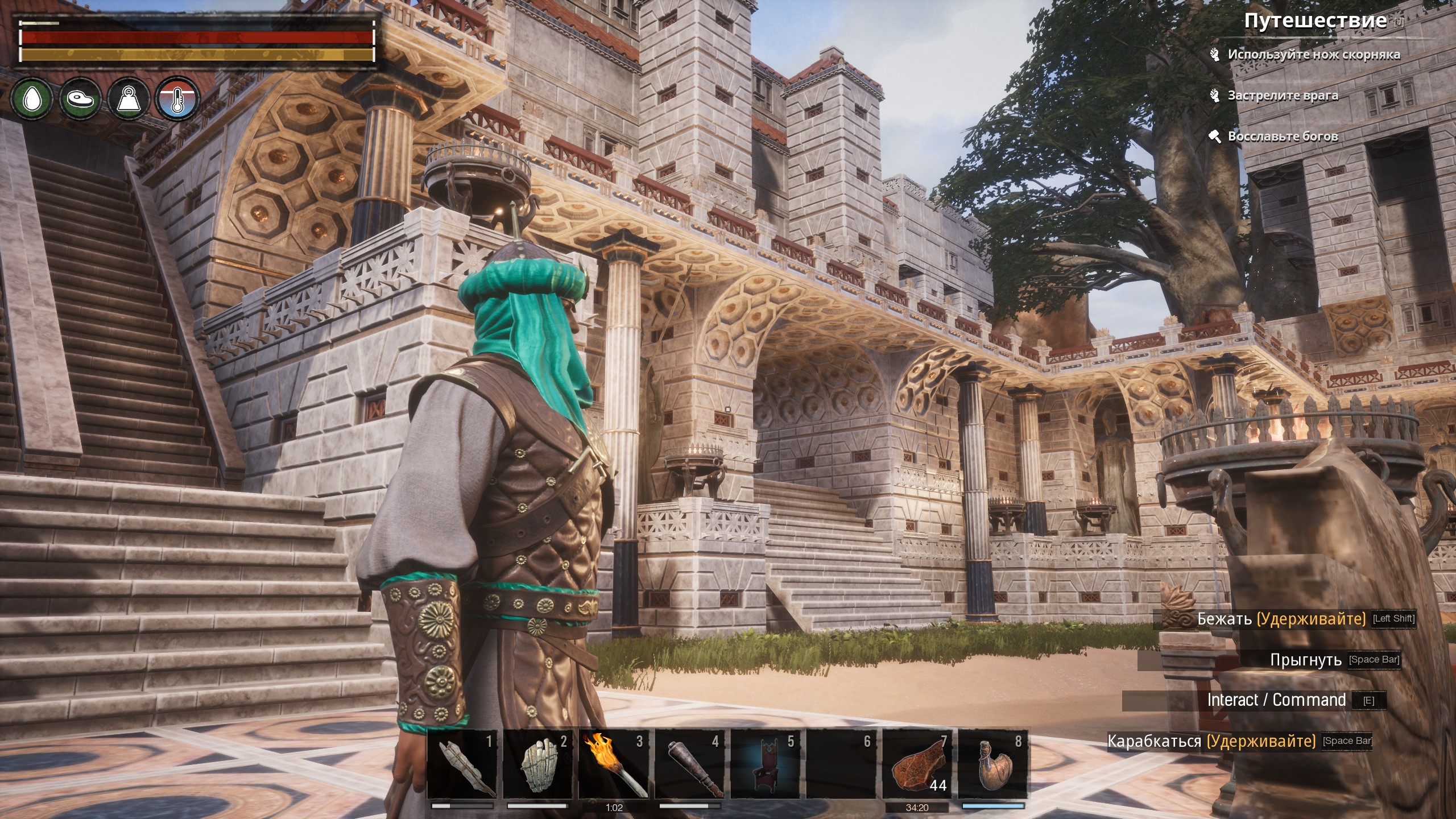This screenshot has width=1456, height=819.
Task: Select the Используйте нож скорняка journey step
Action: click(x=1313, y=55)
